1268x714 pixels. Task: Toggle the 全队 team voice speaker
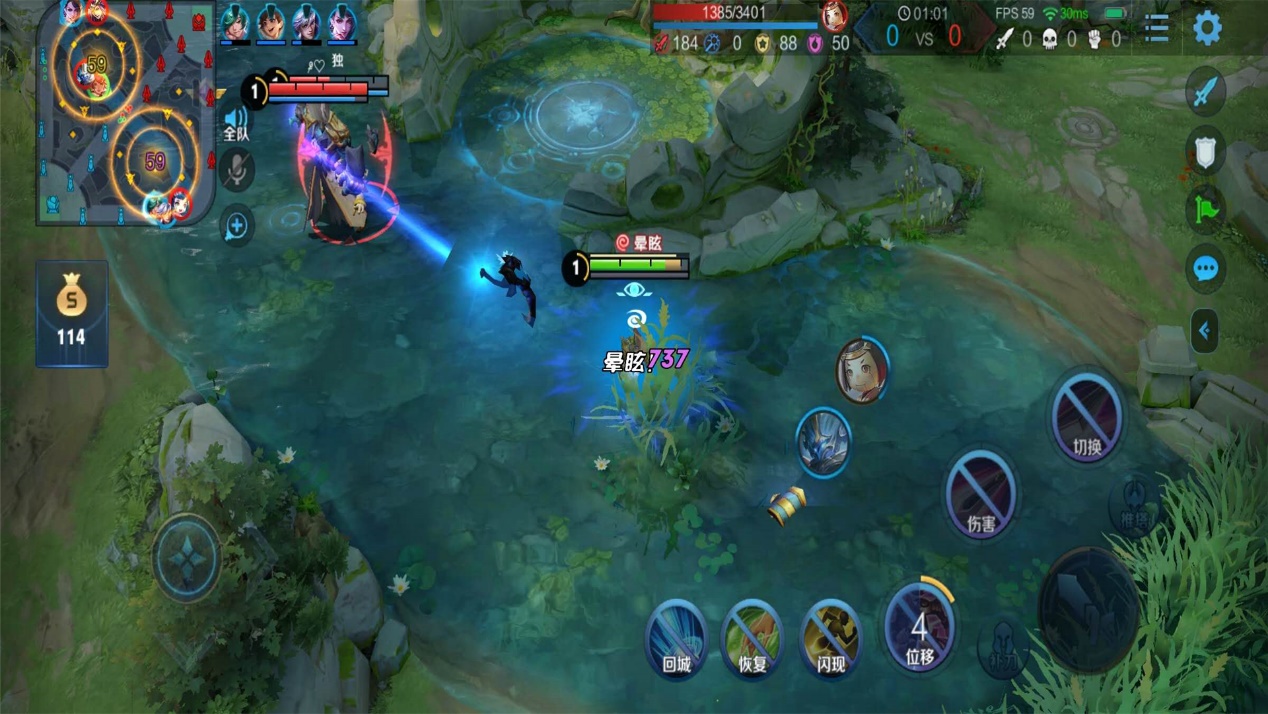(x=236, y=123)
